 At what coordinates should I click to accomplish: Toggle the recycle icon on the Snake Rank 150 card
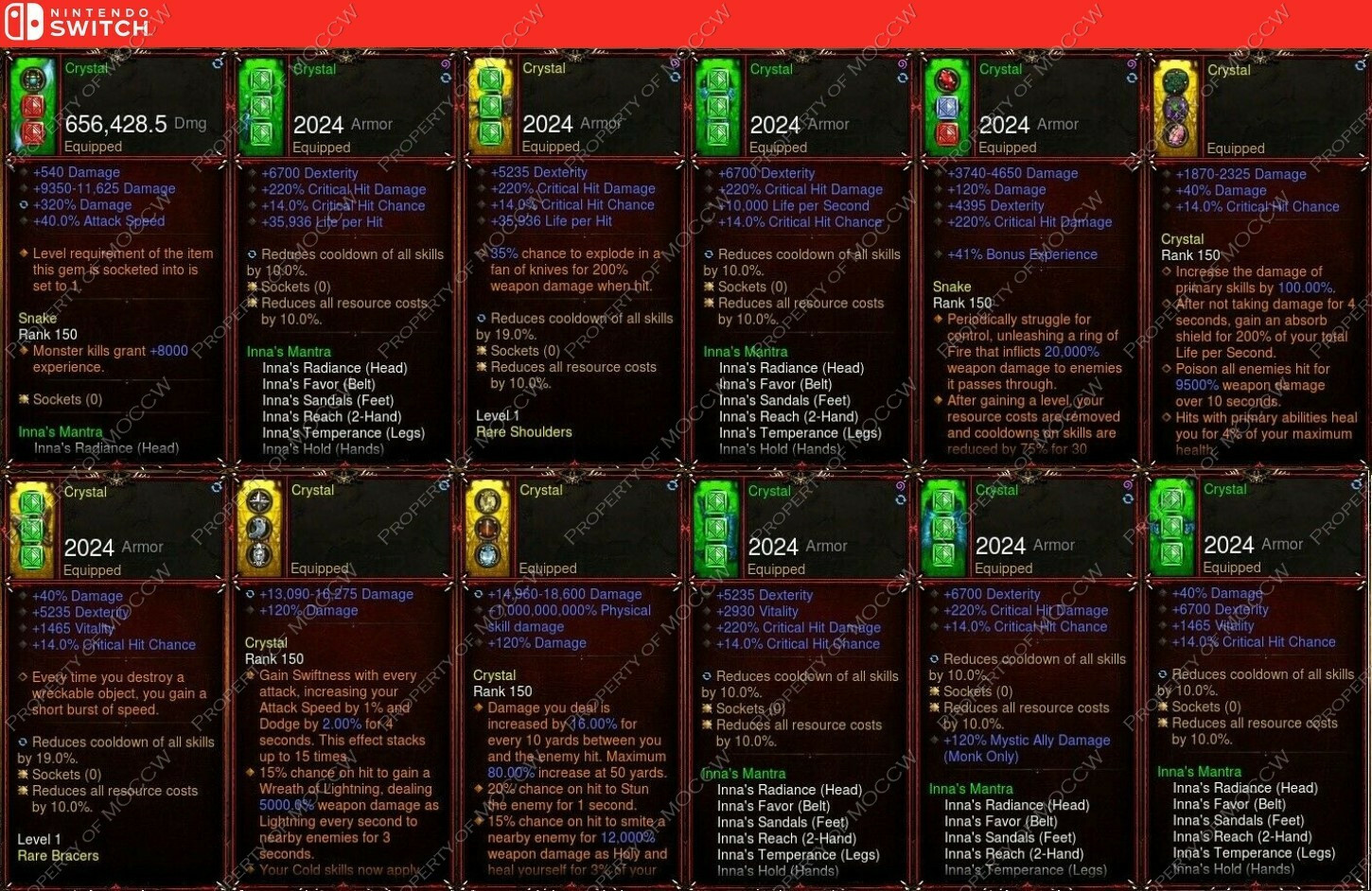(1130, 78)
